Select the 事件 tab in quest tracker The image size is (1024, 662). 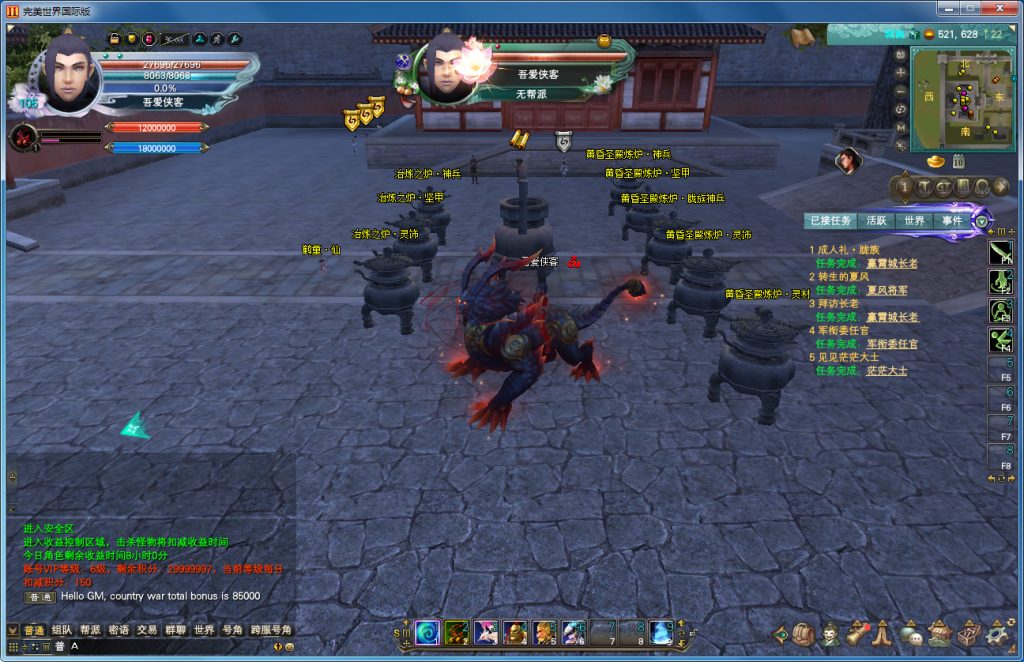tap(951, 221)
